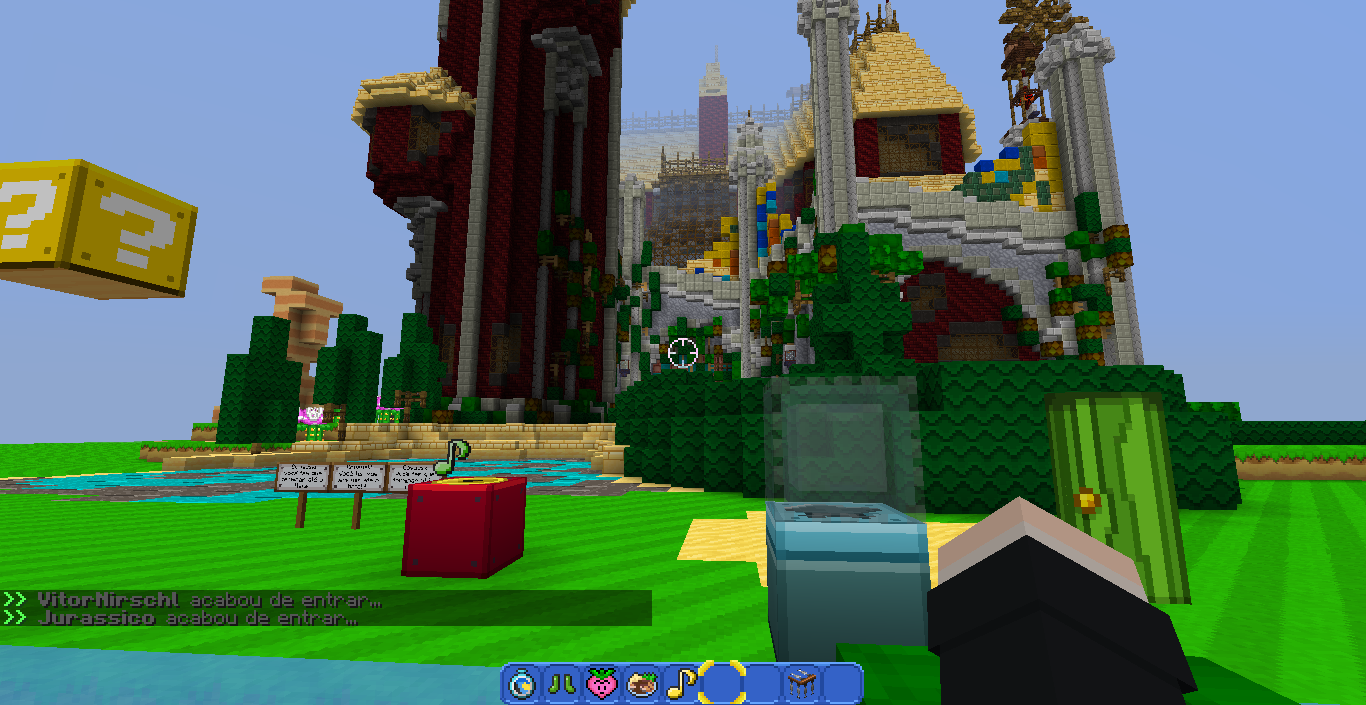1366x705 pixels.
Task: Select the green boots hotbar slot
Action: click(x=561, y=684)
